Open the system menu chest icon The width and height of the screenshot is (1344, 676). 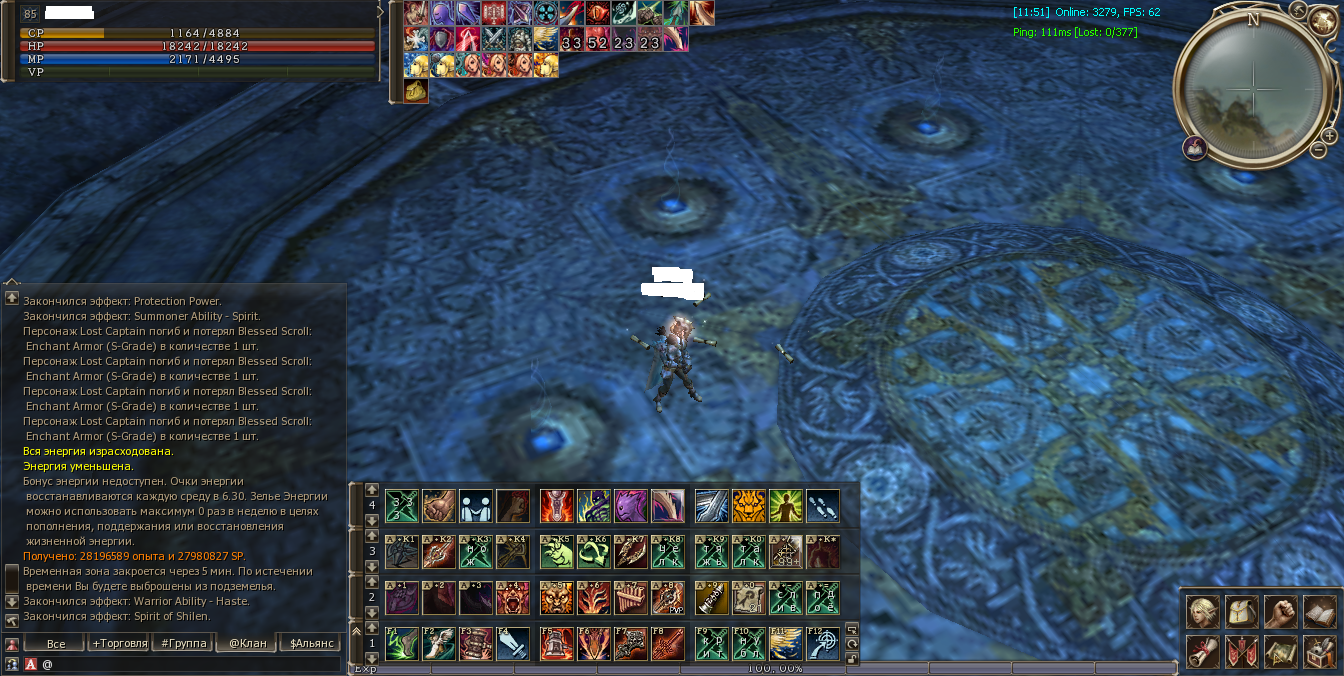coord(1319,652)
